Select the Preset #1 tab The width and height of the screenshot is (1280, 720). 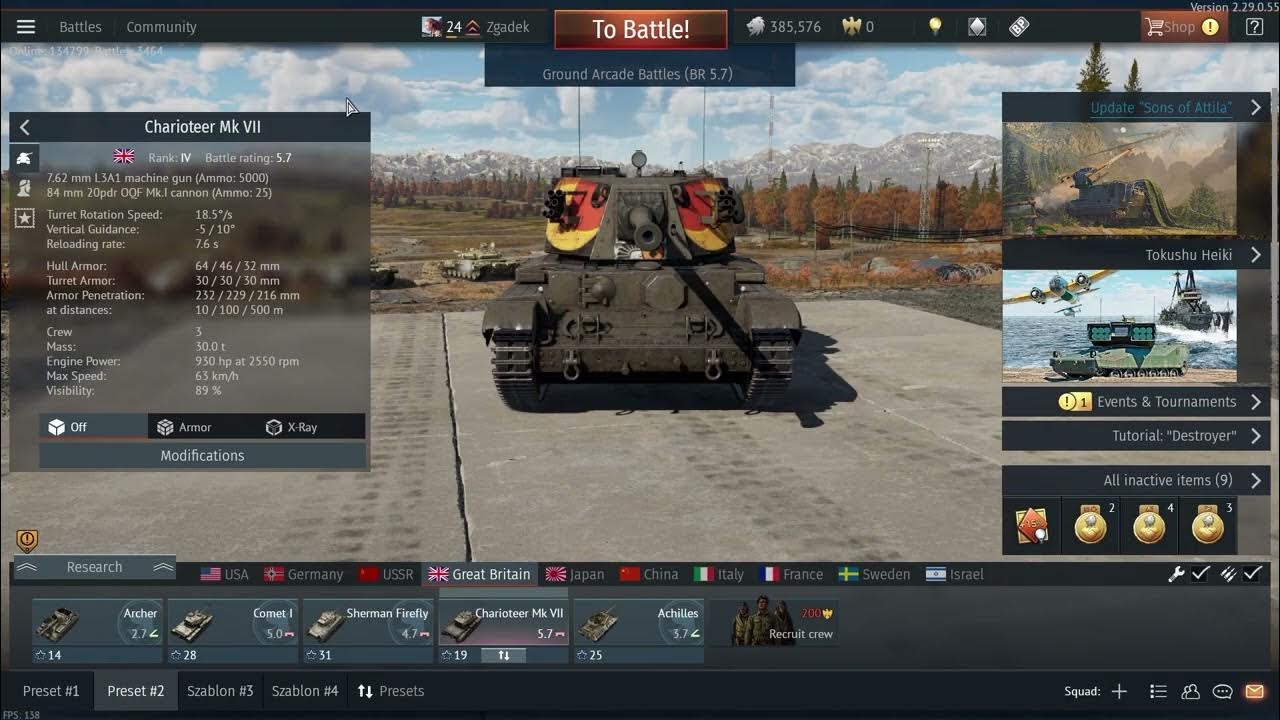(x=51, y=690)
